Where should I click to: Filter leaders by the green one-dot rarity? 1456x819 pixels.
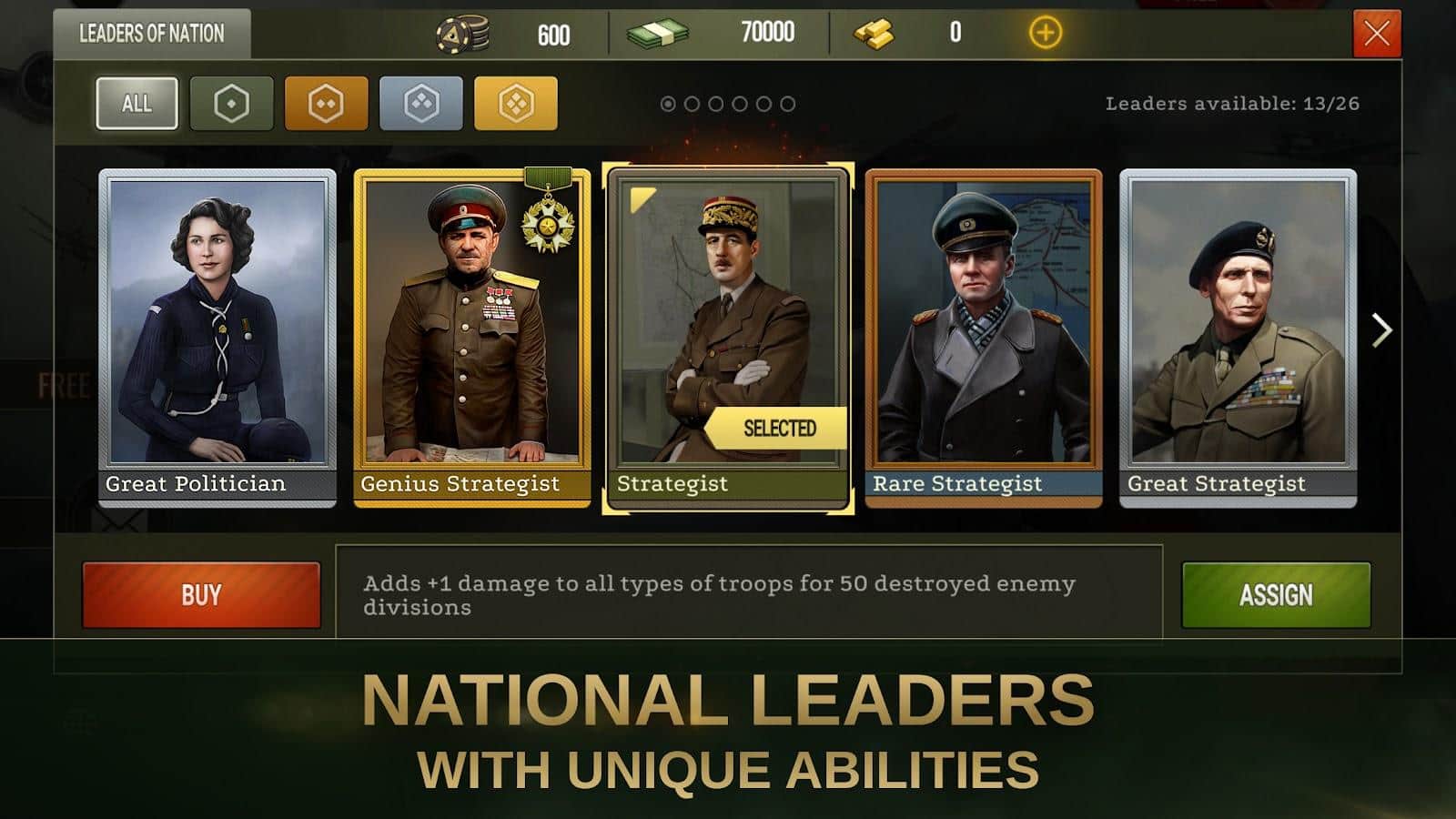point(231,104)
